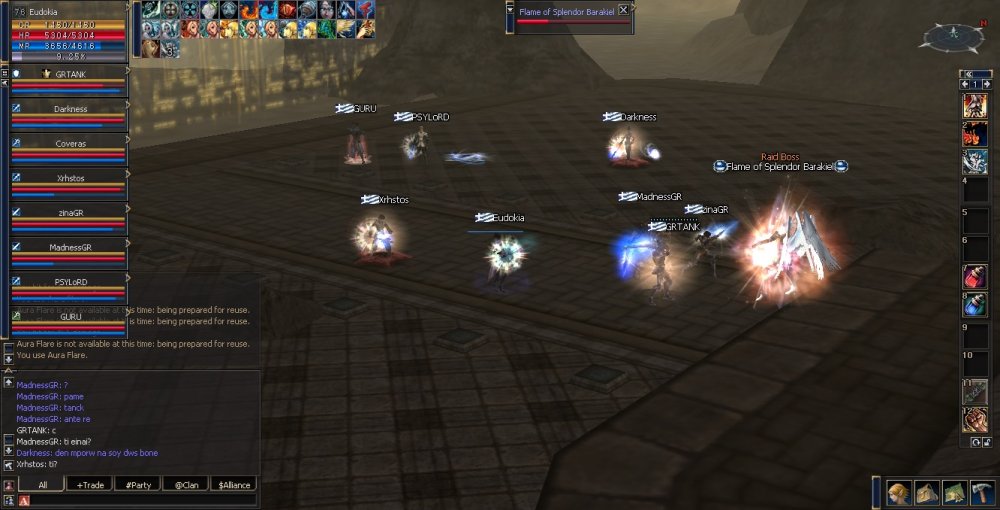Open the $Alliance chat tab

click(233, 485)
